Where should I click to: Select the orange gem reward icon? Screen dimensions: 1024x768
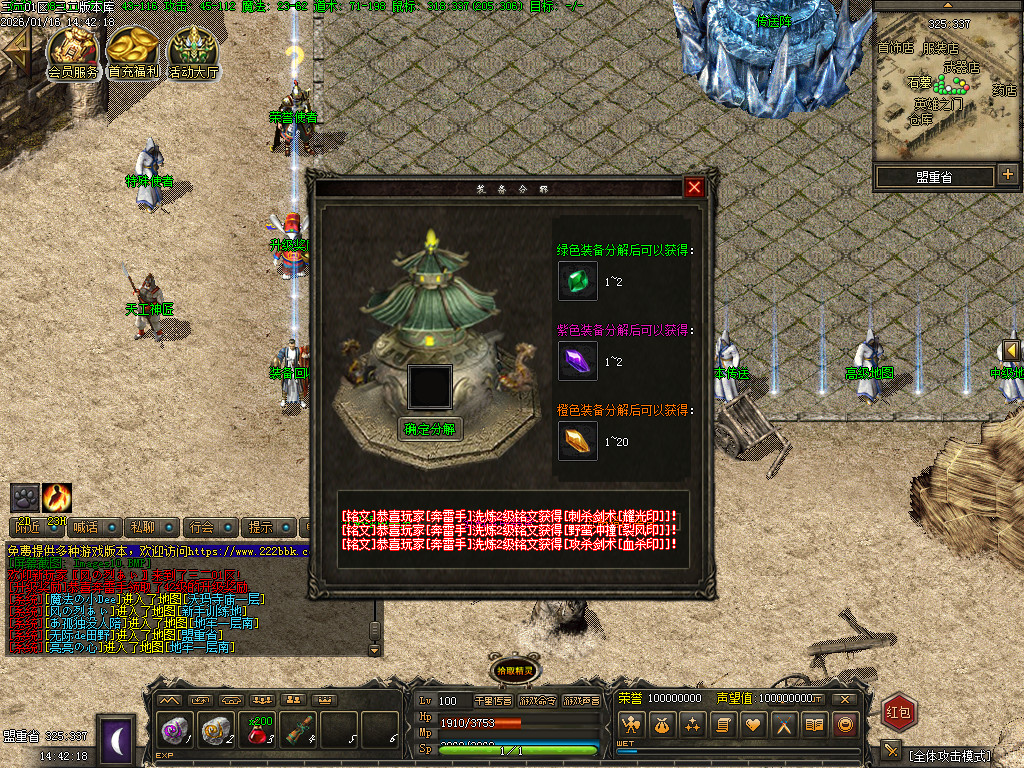point(577,441)
